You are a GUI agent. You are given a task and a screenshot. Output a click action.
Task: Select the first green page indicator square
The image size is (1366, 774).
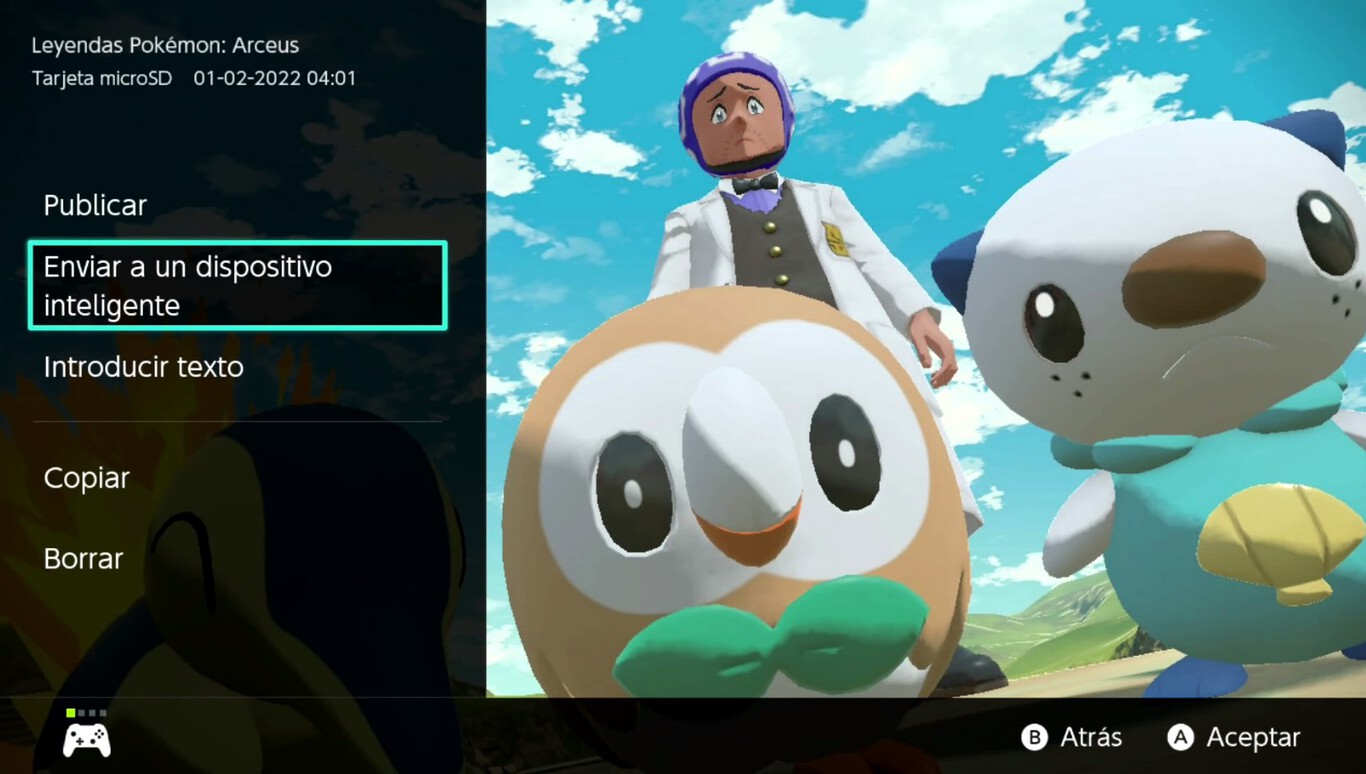pos(71,713)
